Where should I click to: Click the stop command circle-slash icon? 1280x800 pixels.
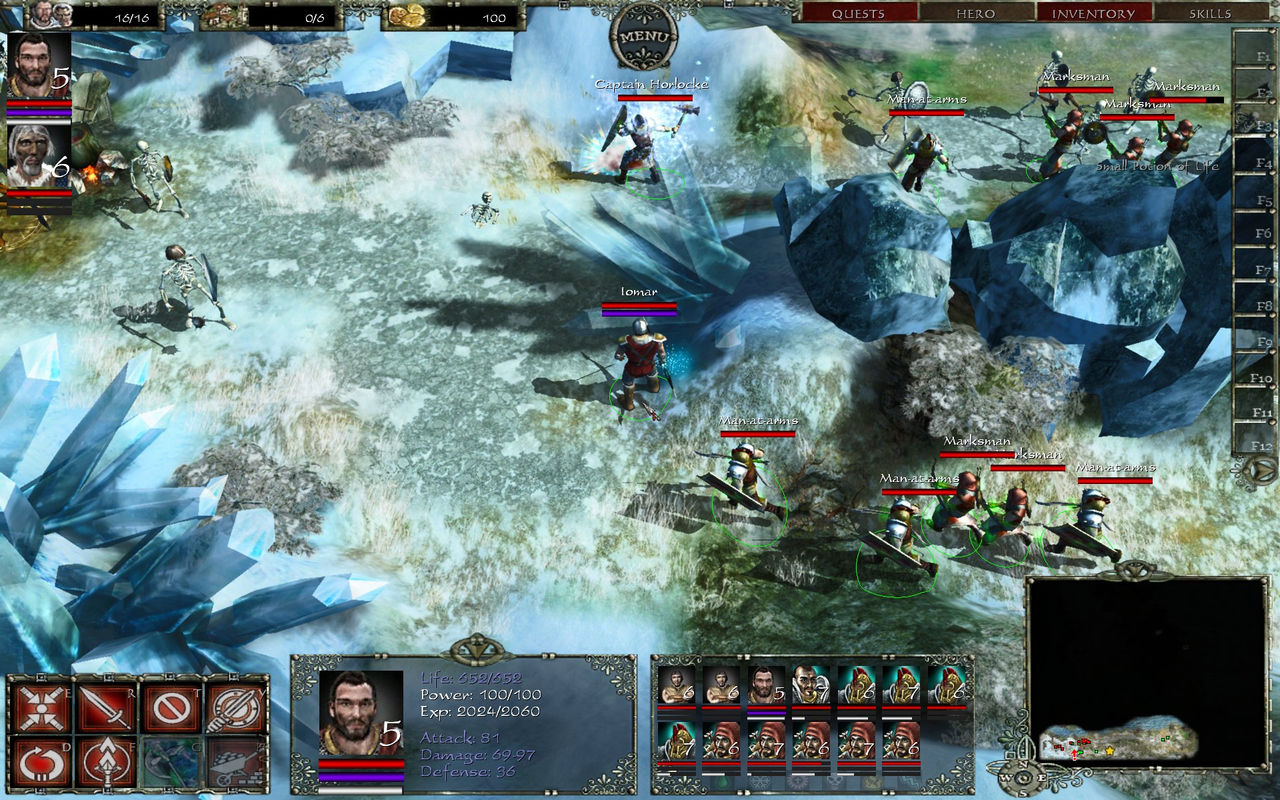(x=172, y=708)
